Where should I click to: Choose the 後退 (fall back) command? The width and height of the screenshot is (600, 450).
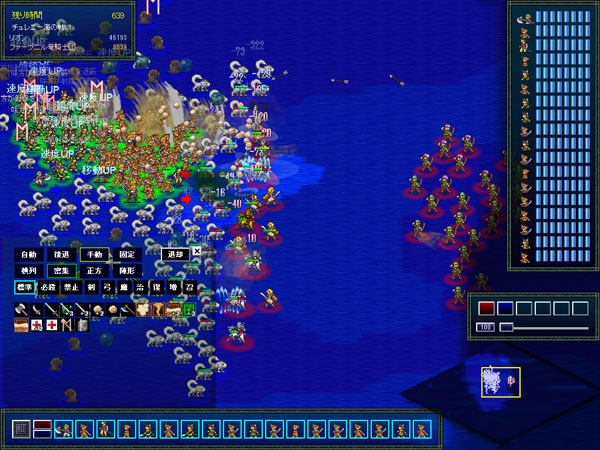tap(62, 254)
